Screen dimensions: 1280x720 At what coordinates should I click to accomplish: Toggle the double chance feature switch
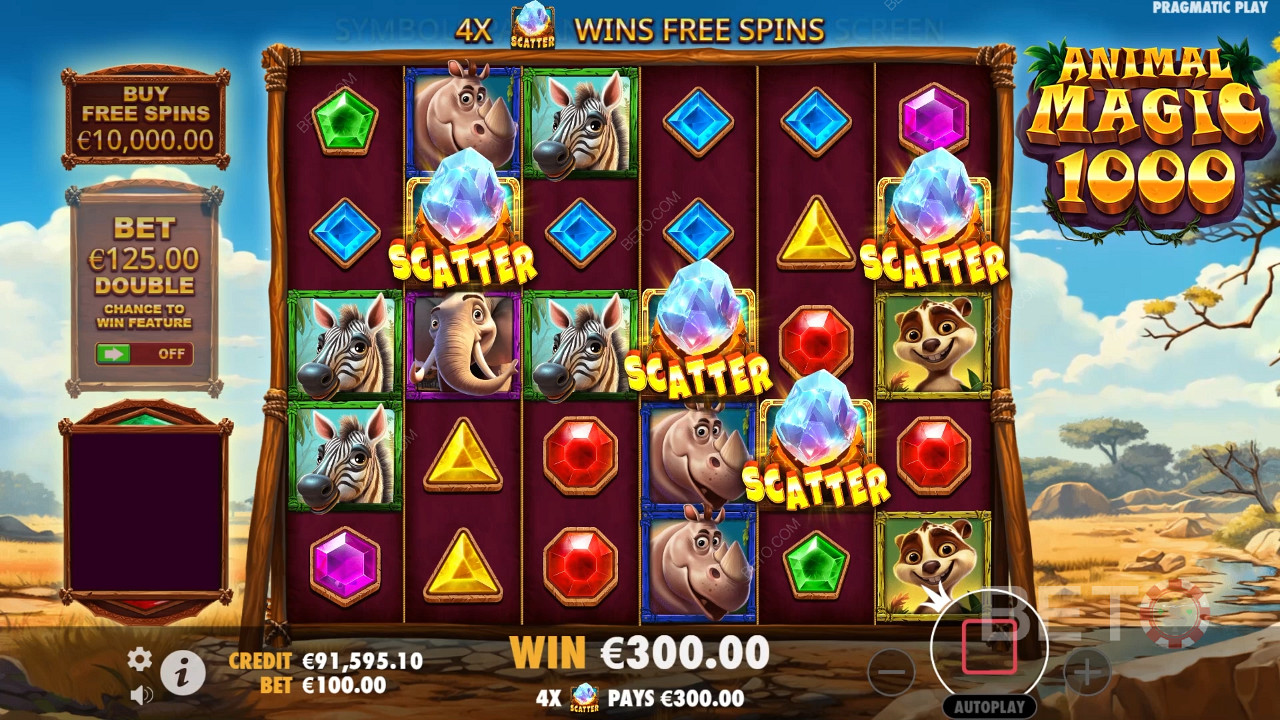pyautogui.click(x=144, y=354)
